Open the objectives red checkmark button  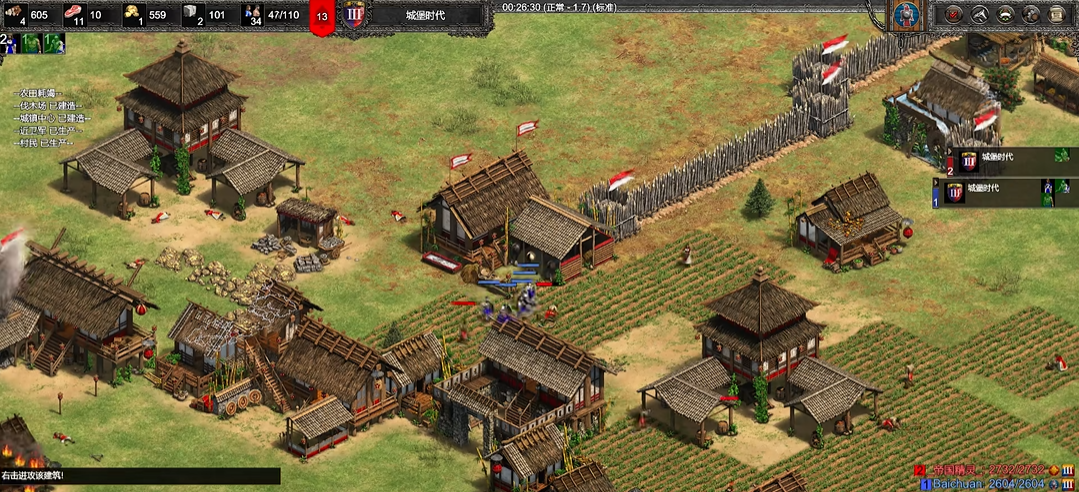point(954,15)
